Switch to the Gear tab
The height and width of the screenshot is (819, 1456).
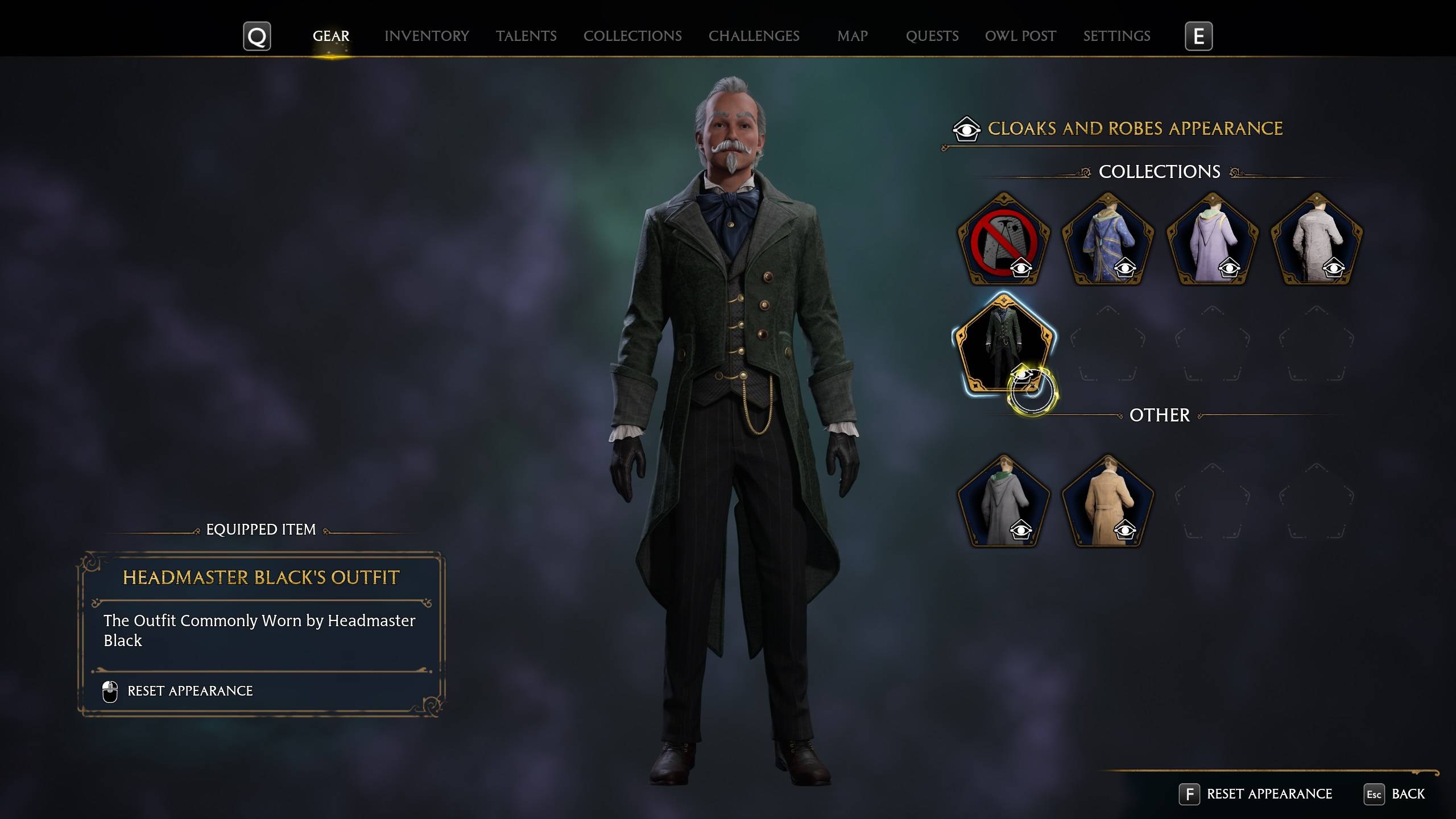click(331, 36)
